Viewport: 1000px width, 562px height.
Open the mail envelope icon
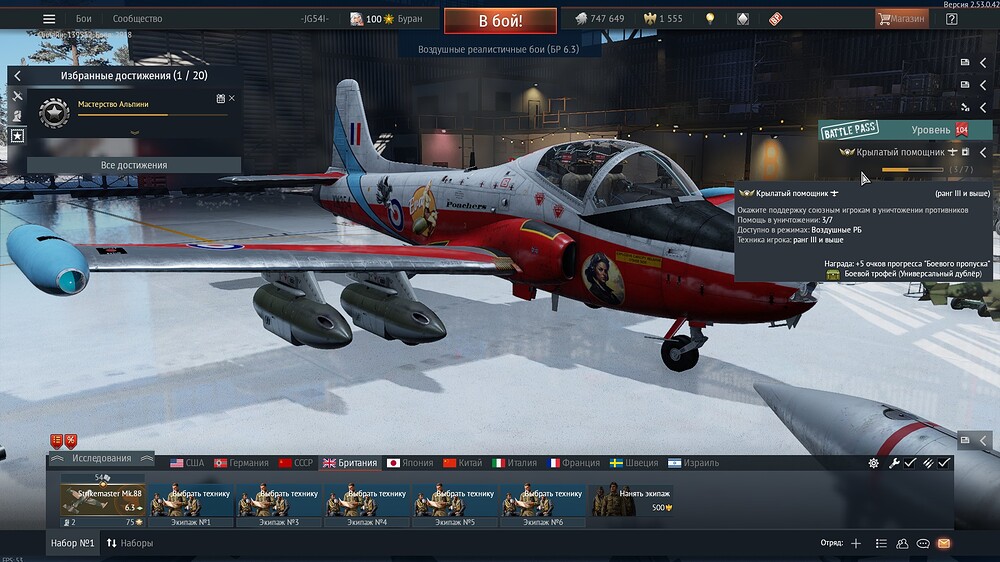point(943,543)
